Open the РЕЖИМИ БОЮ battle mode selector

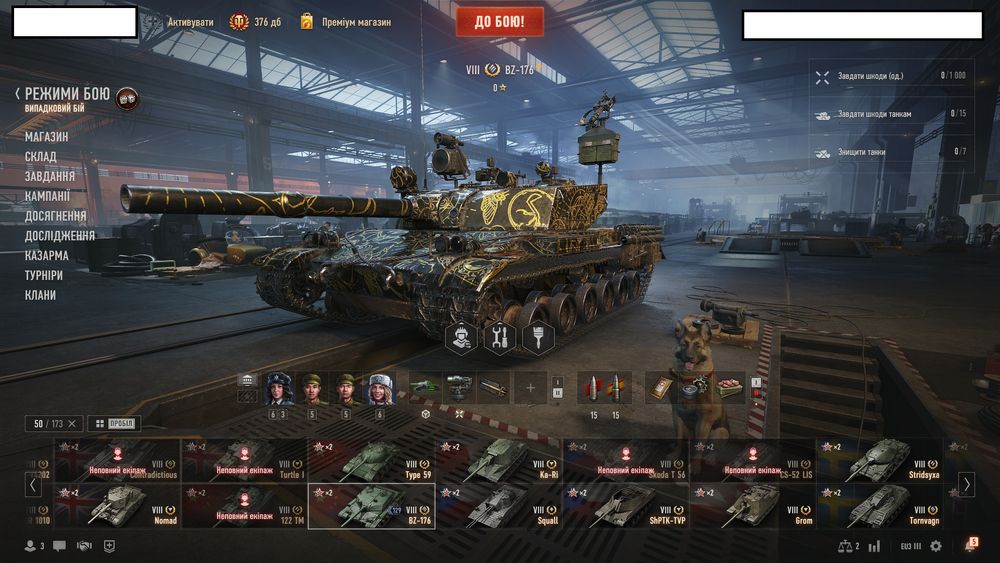point(67,94)
